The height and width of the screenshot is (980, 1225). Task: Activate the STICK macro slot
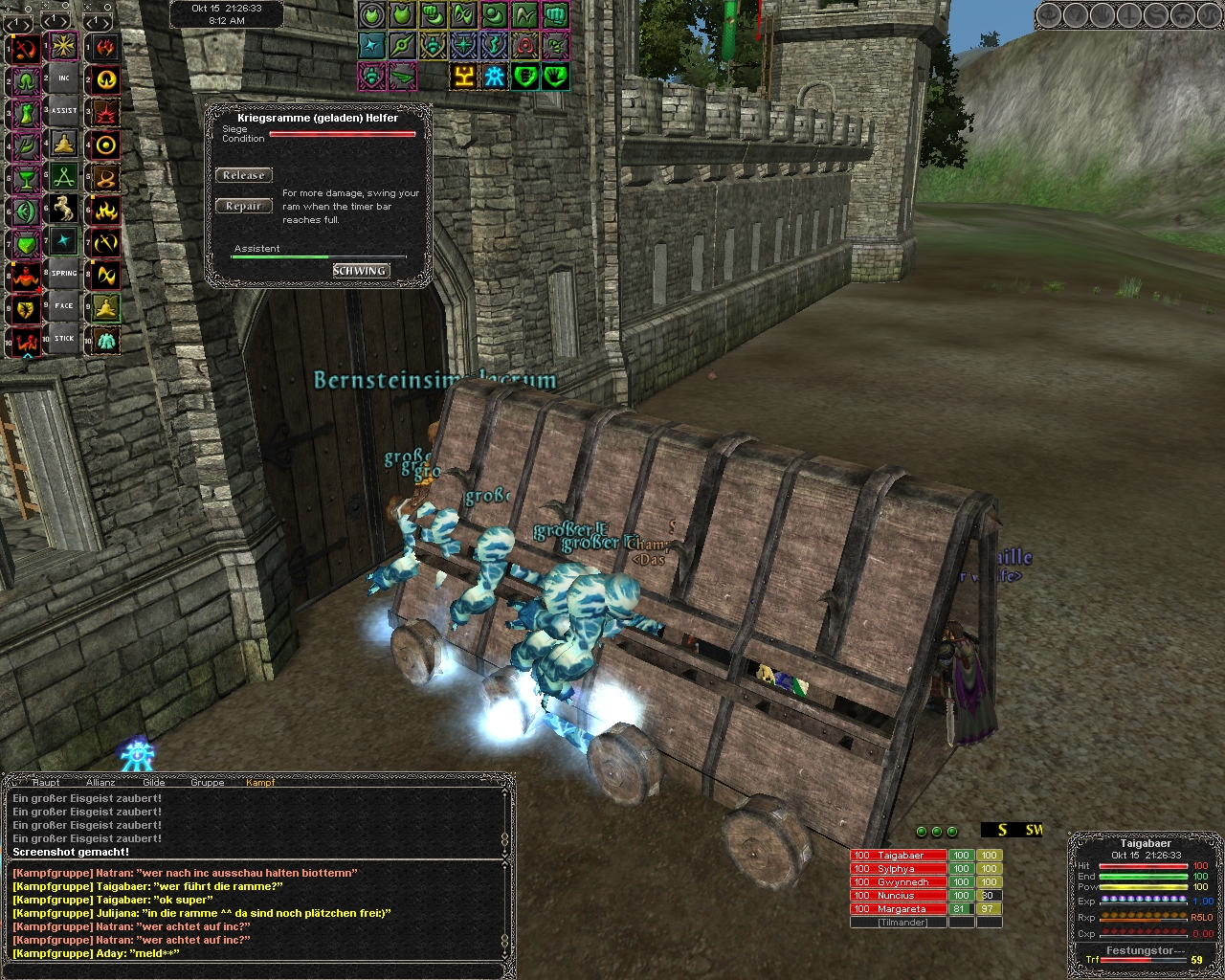click(x=64, y=339)
